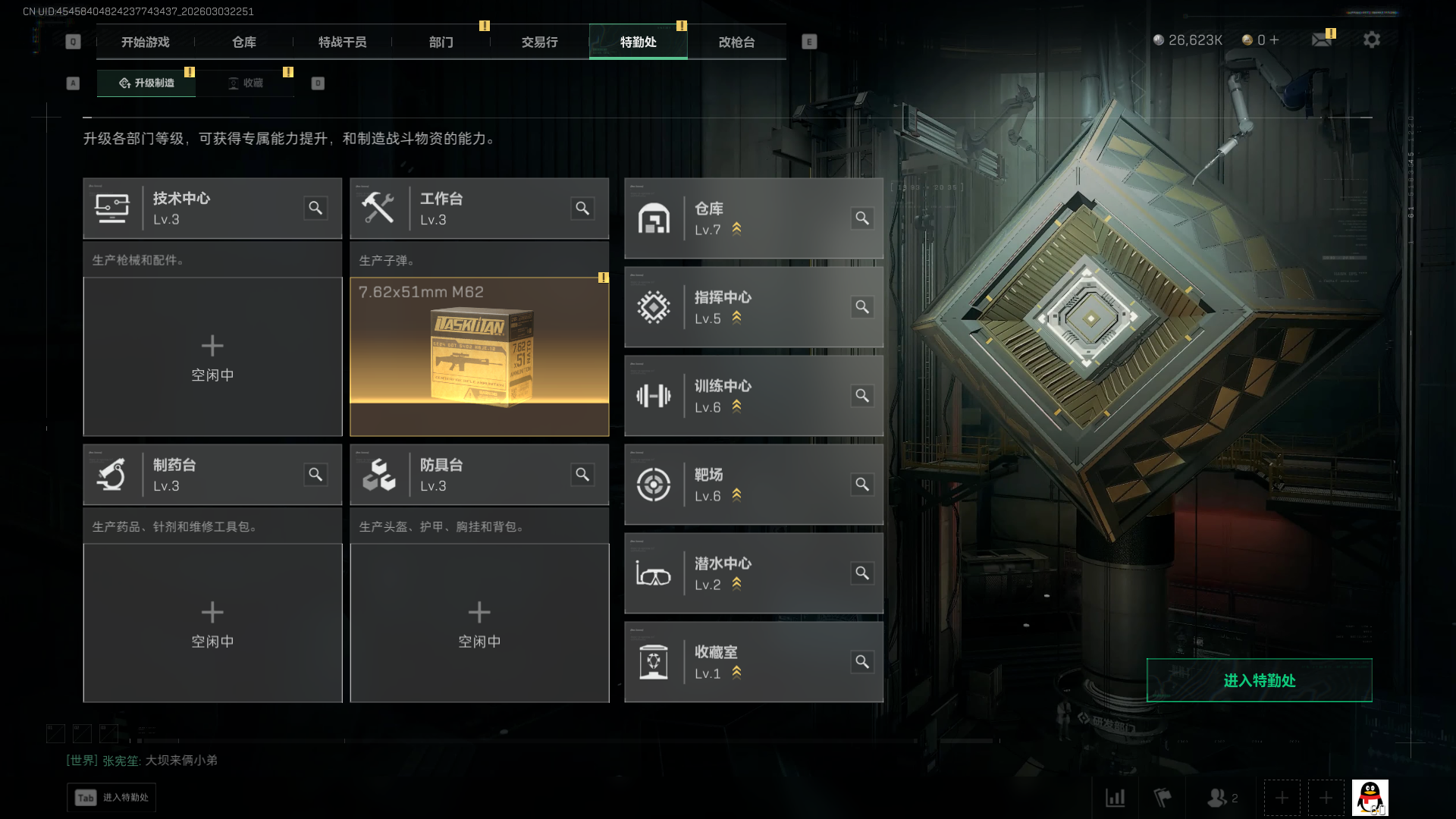Add a craft in the idle 制药台 slot
This screenshot has width=1456, height=819.
tap(212, 623)
